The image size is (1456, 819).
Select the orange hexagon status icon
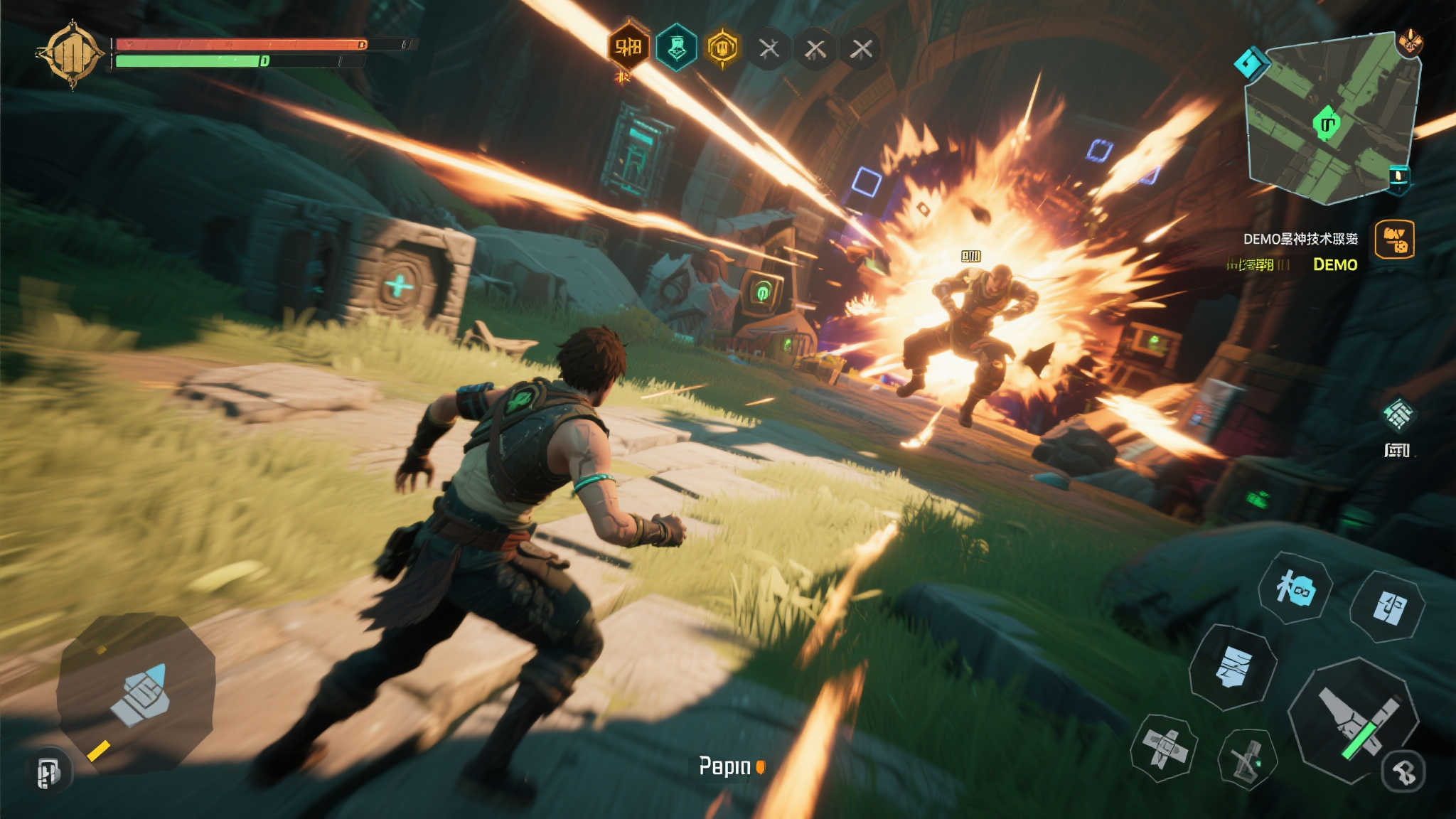pos(628,48)
